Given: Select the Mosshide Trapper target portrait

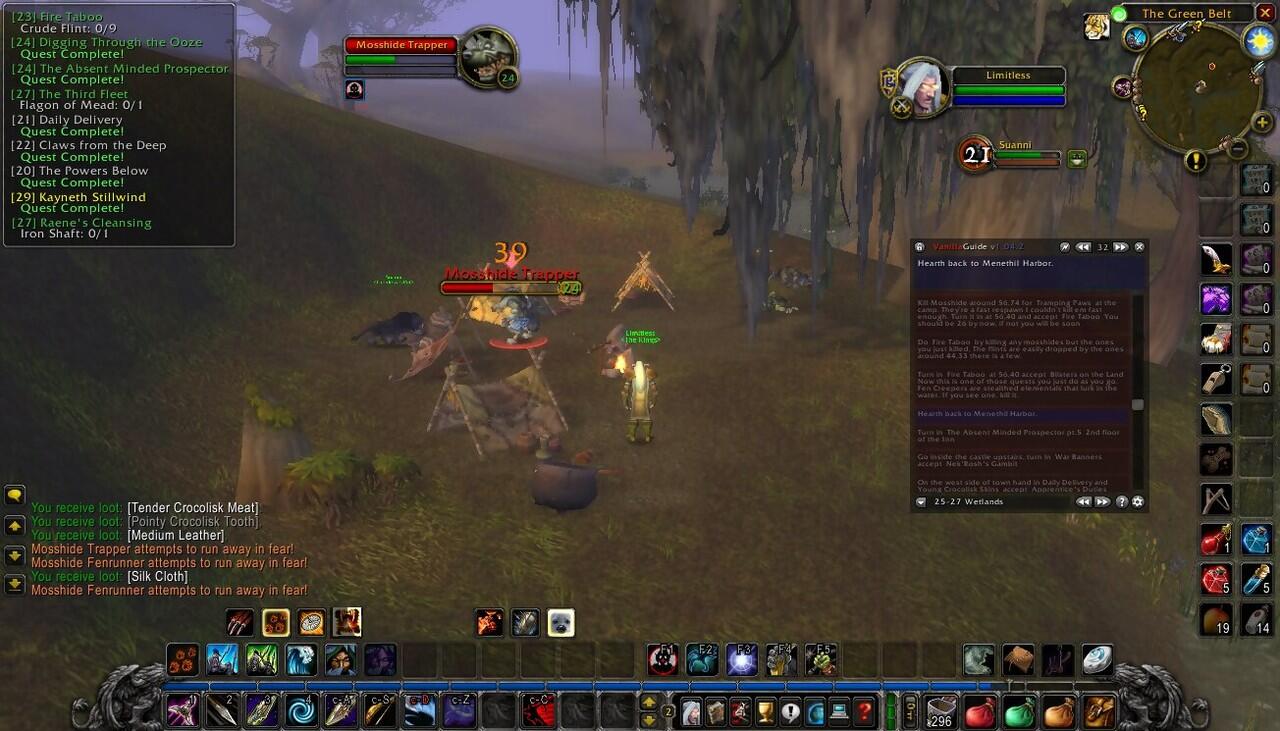Looking at the screenshot, I should pos(487,57).
